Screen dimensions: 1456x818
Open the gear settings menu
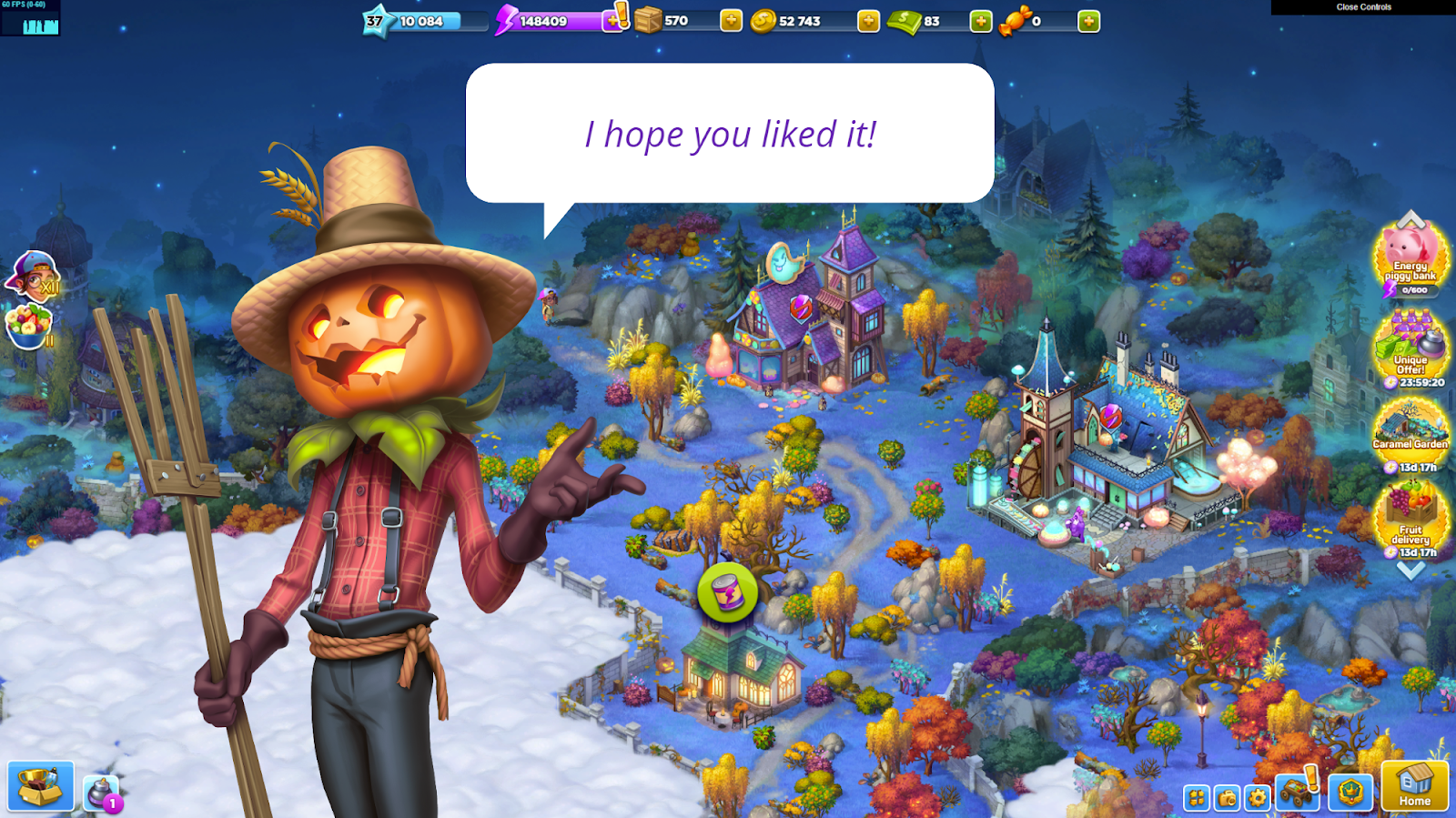pos(1258,798)
